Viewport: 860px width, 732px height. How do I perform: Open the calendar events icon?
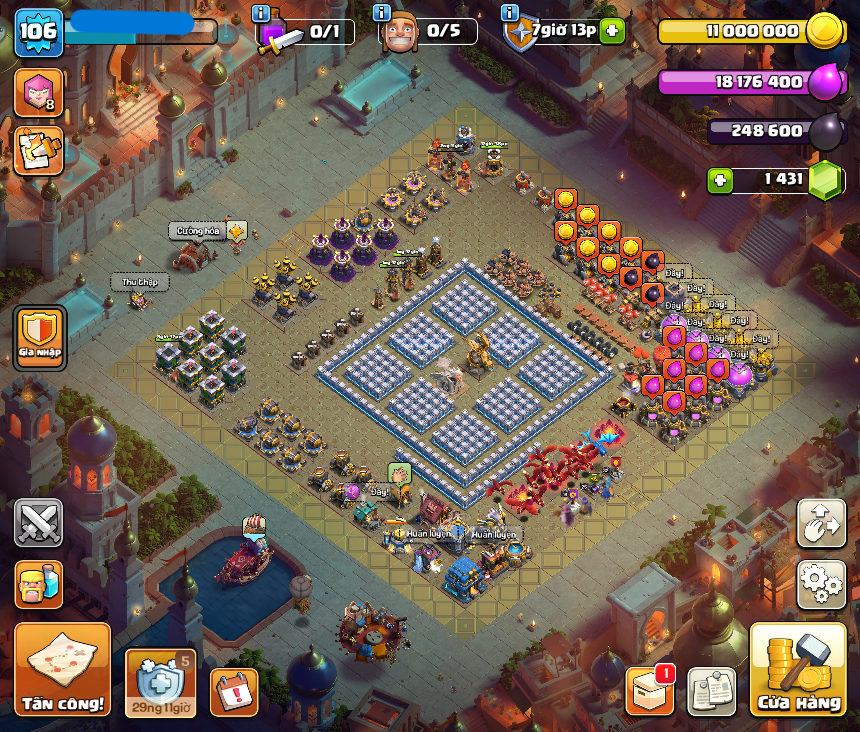pyautogui.click(x=234, y=692)
